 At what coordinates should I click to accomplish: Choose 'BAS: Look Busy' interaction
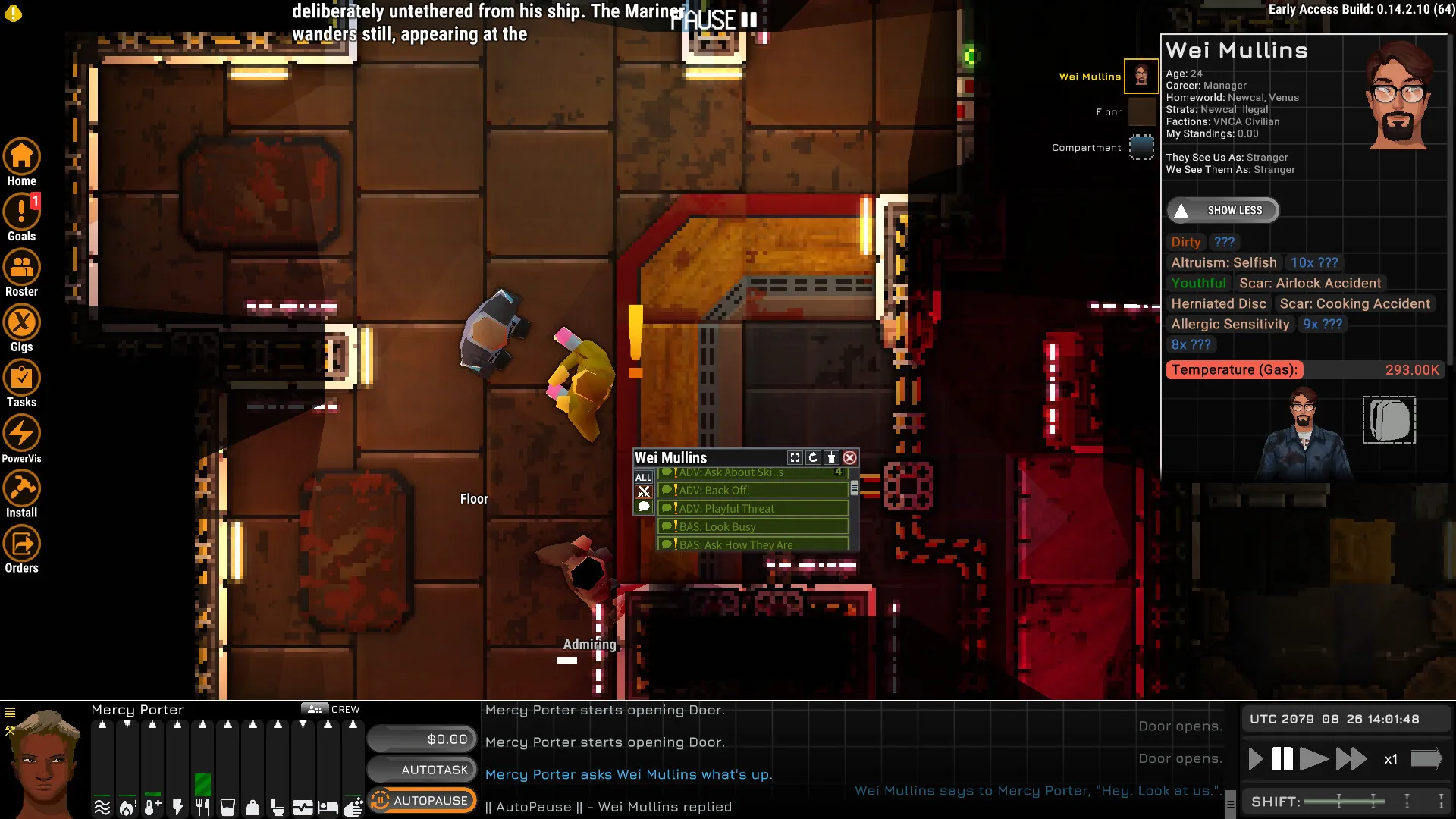[752, 527]
